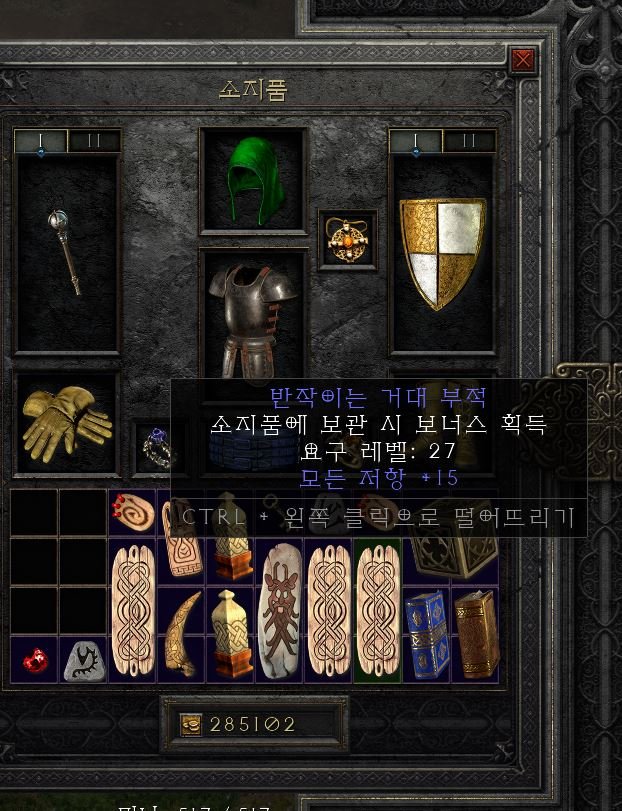Switch to weapon set II above the shield
622x811 pixels.
(469, 141)
